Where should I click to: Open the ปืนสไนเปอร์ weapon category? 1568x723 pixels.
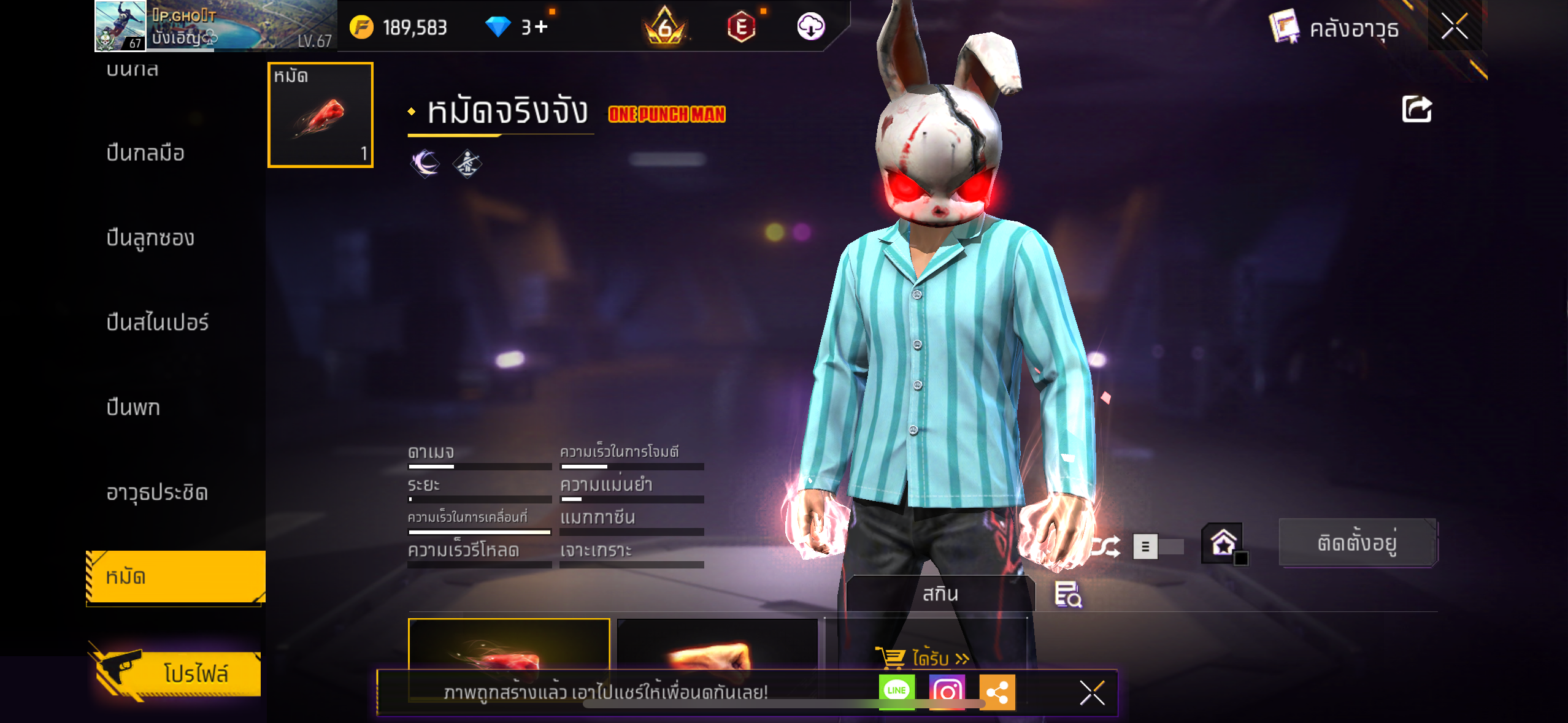[x=158, y=323]
